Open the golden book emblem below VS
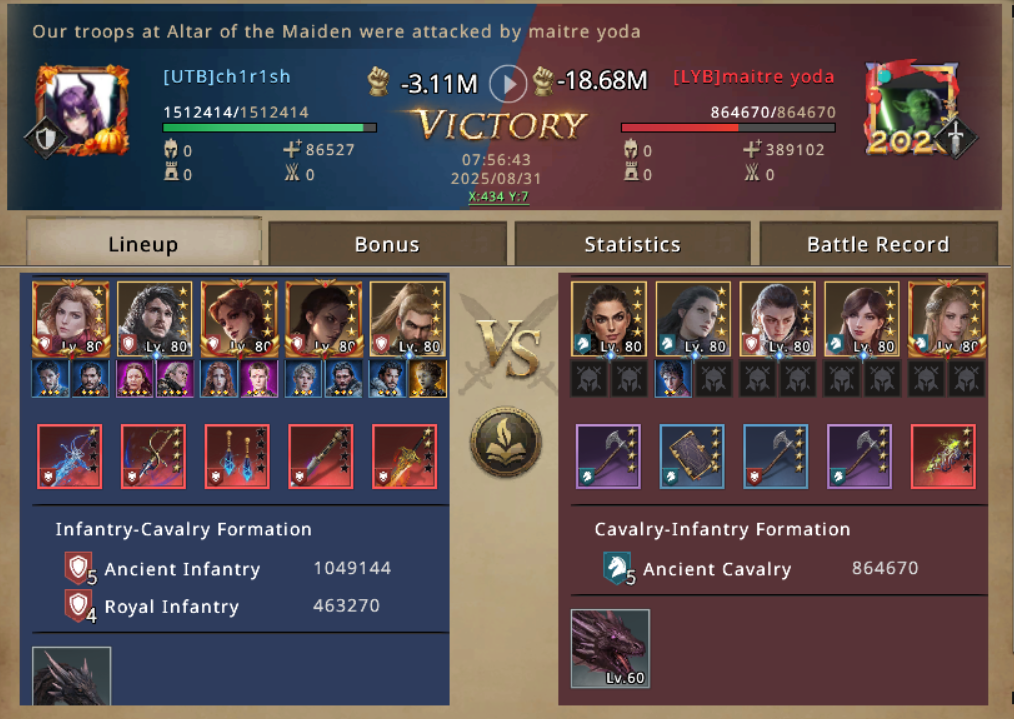 506,442
